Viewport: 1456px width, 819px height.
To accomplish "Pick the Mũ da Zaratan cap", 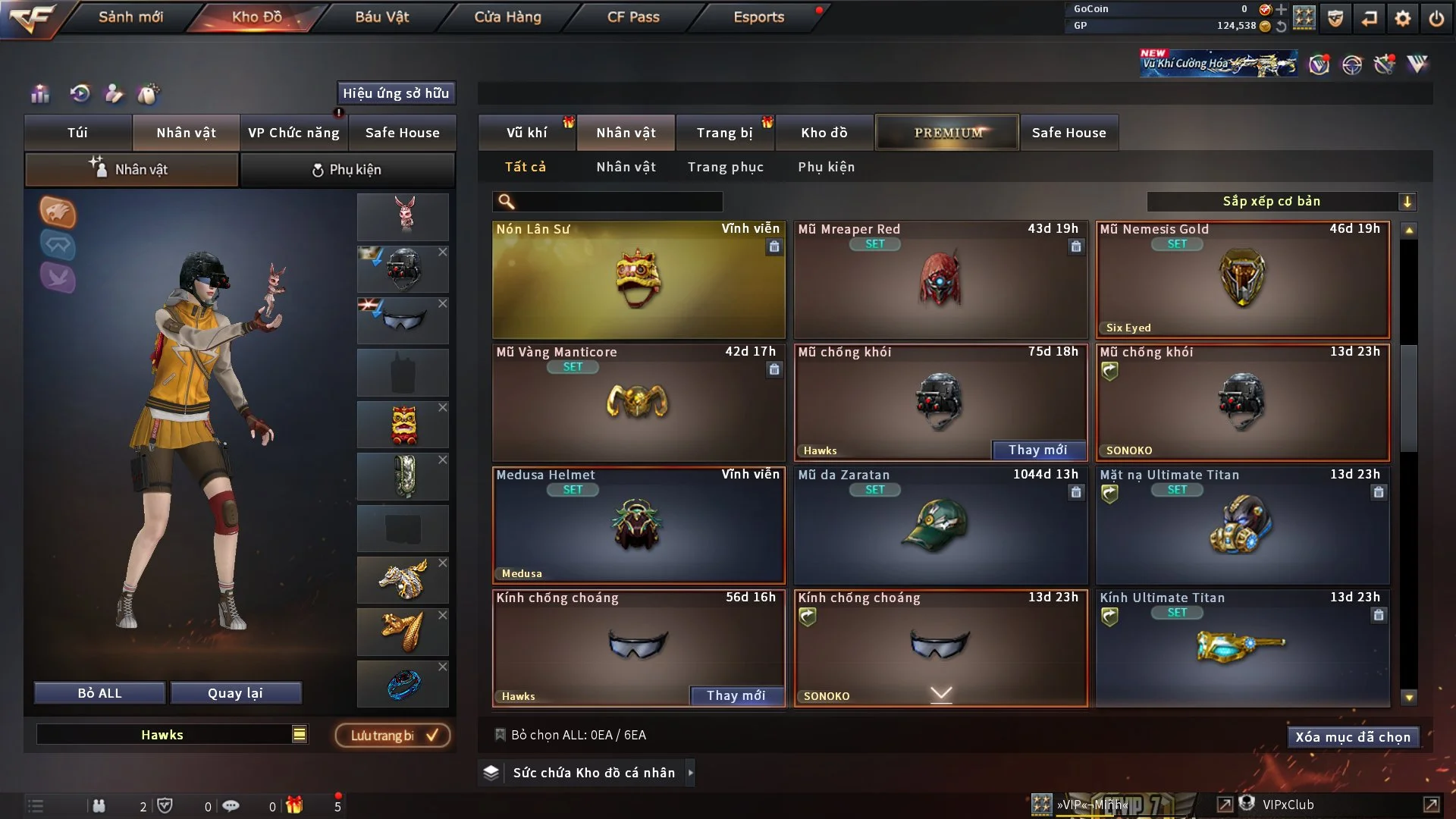I will click(940, 525).
